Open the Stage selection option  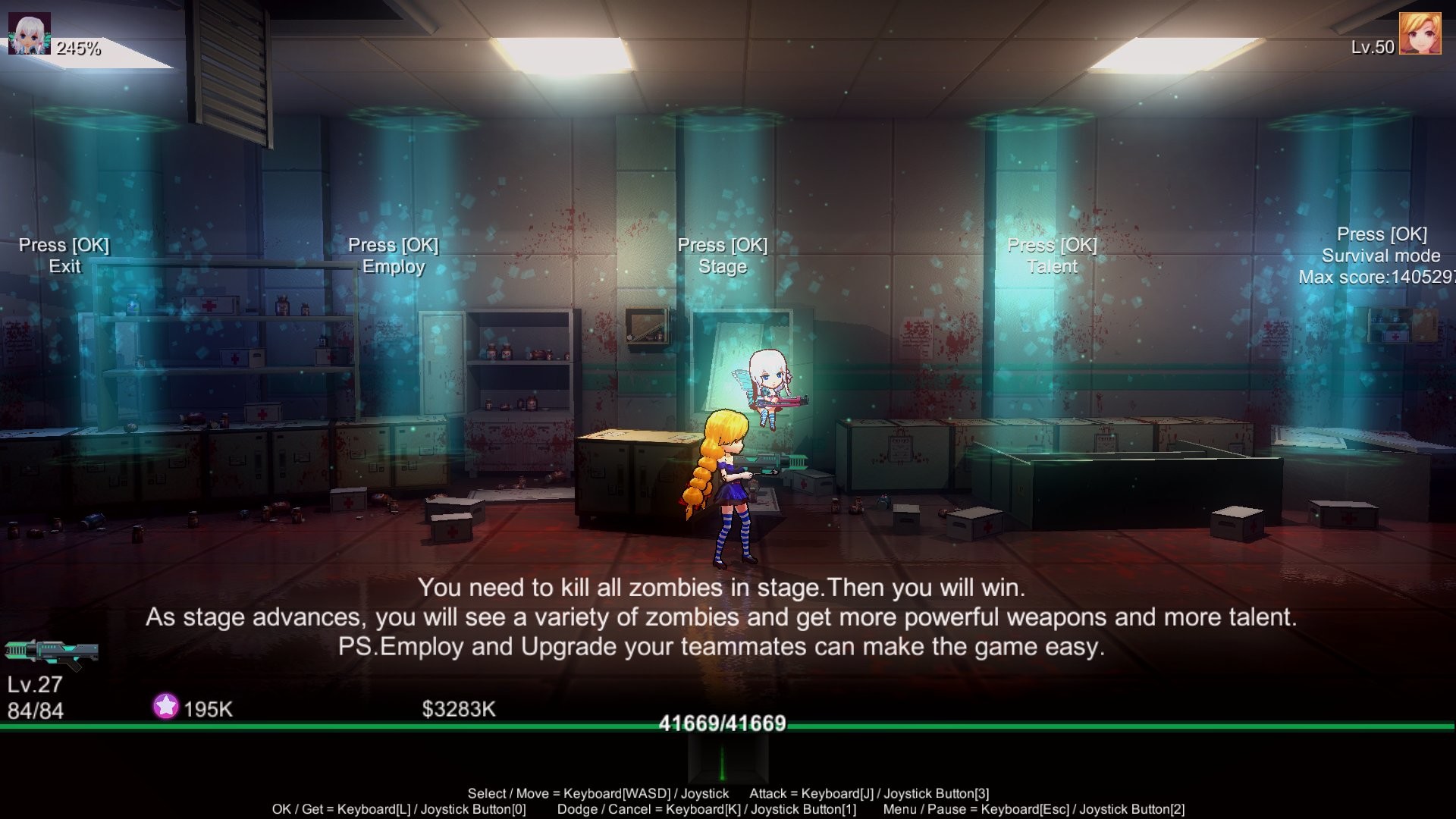pos(722,267)
